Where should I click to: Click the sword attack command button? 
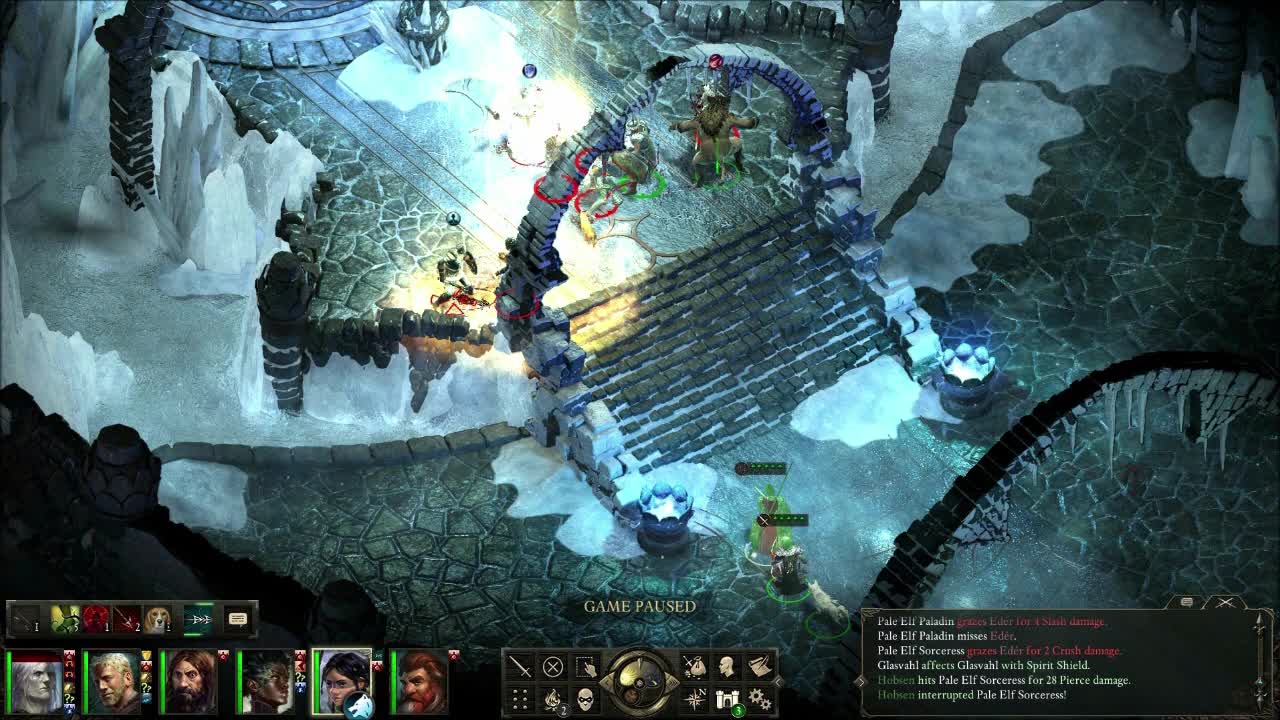click(x=520, y=666)
